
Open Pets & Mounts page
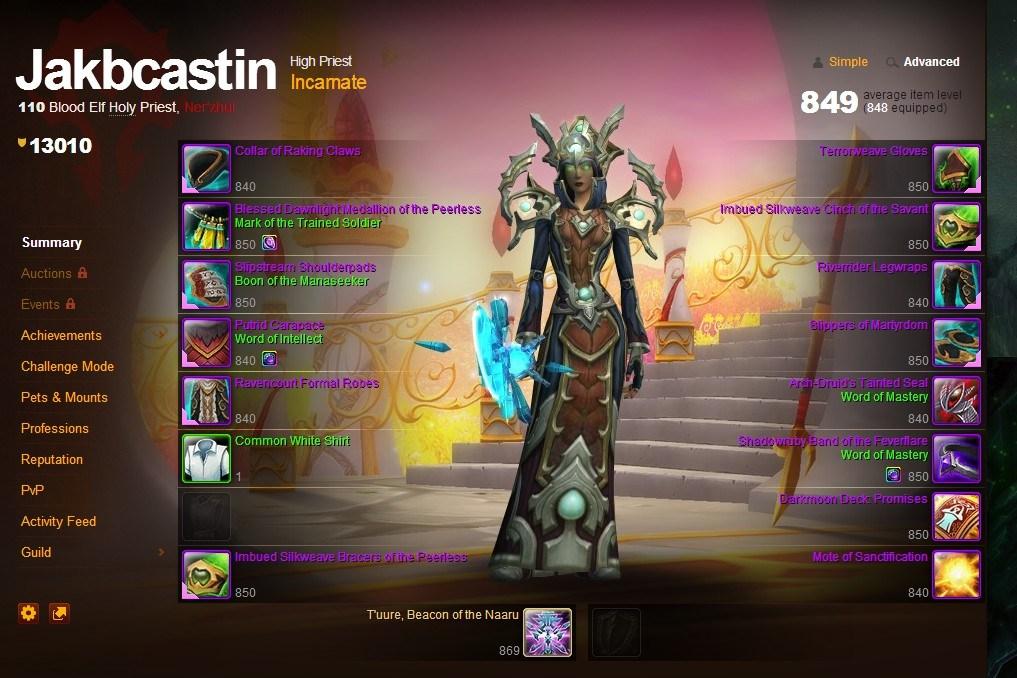[x=64, y=397]
